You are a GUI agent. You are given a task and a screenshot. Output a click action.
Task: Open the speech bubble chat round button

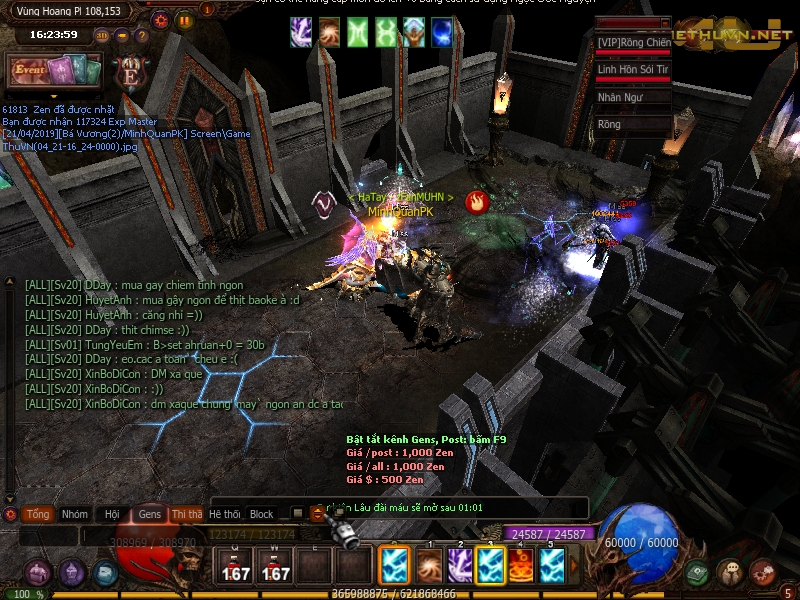pyautogui.click(x=730, y=572)
